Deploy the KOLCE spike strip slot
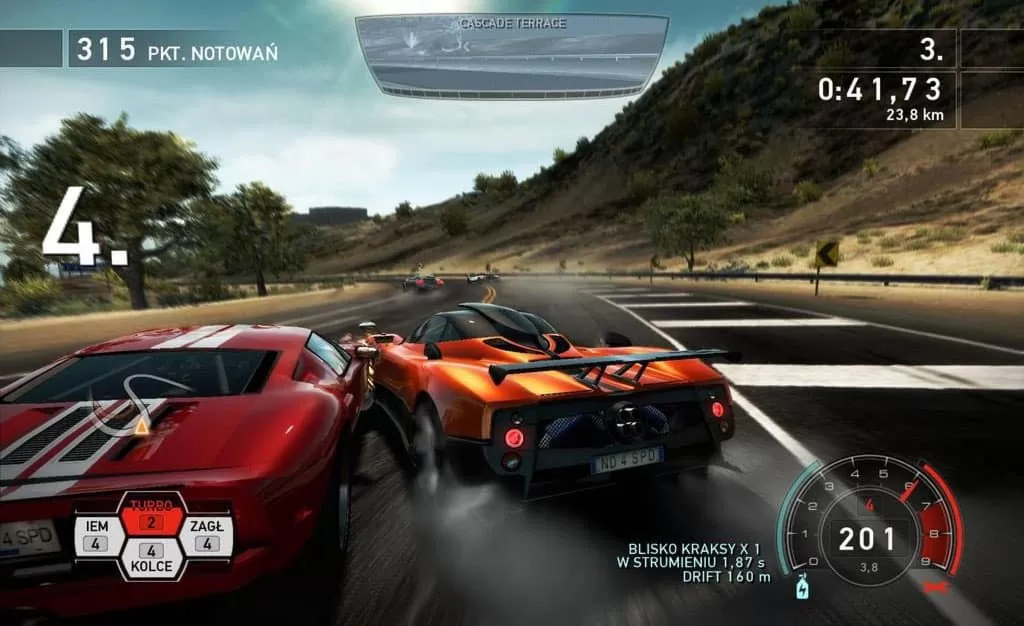The width and height of the screenshot is (1024, 626). (151, 559)
